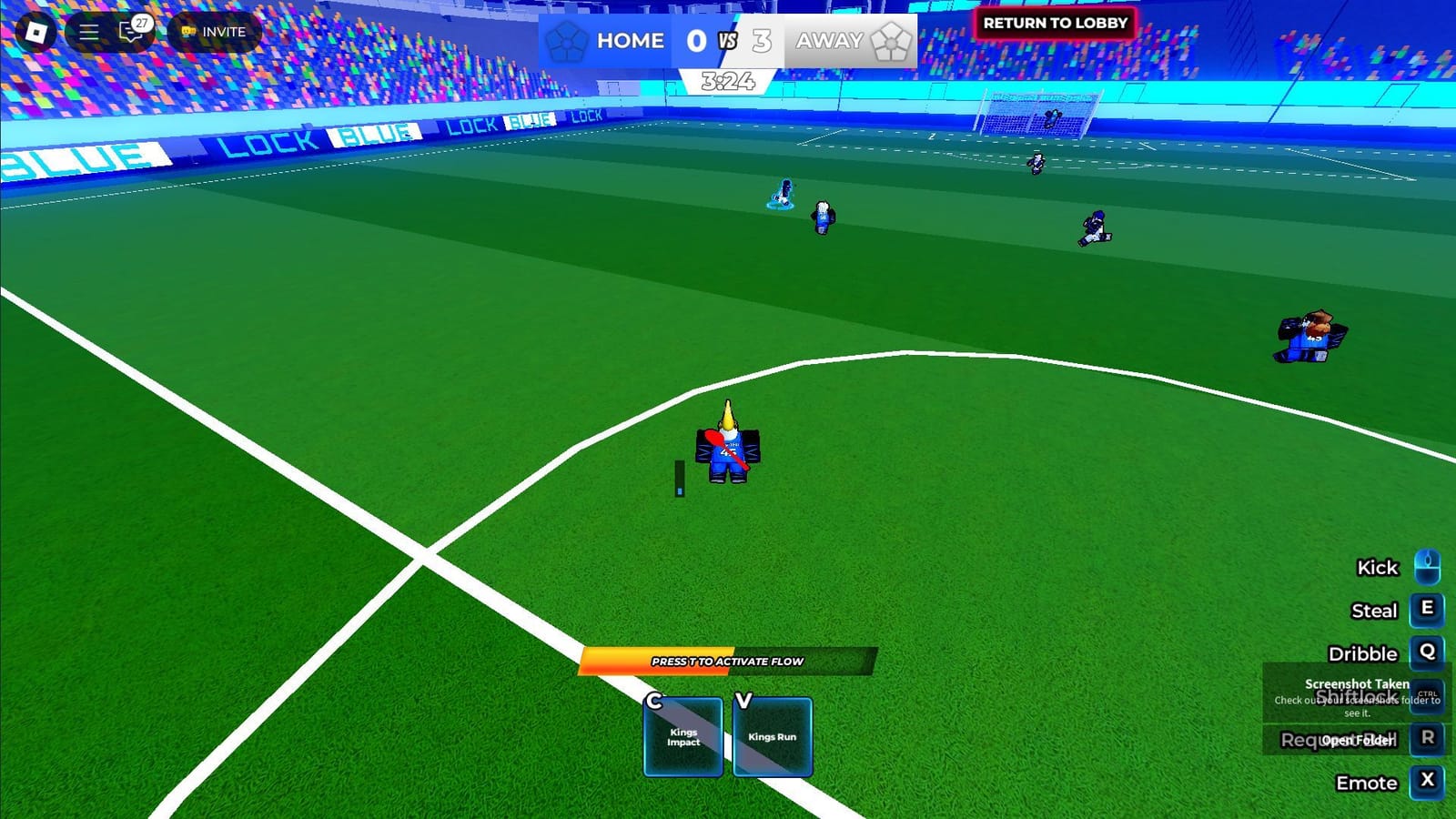Screen dimensions: 1456x819
Task: Open the hamburger menu
Action: 87,32
